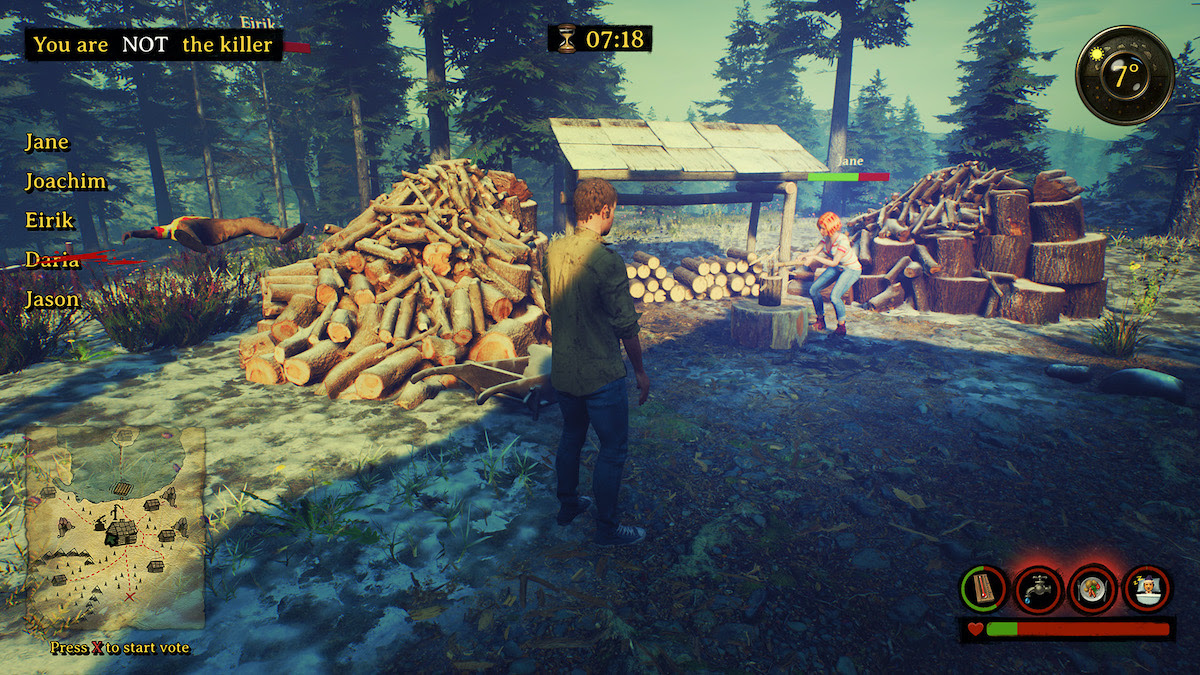Choose Jason from the player list
This screenshot has width=1200, height=675.
pos(52,299)
